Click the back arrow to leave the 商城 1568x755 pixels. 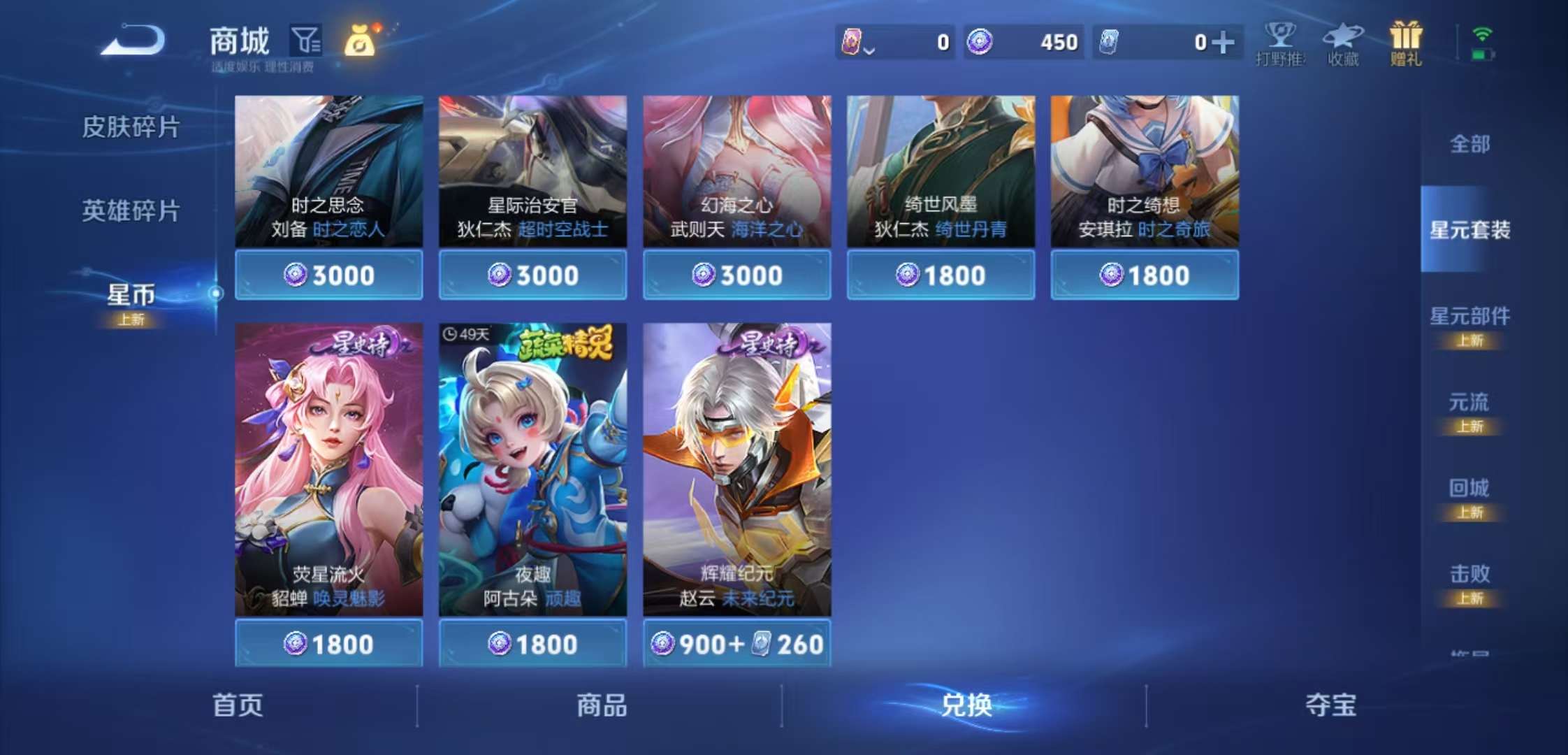tap(130, 40)
